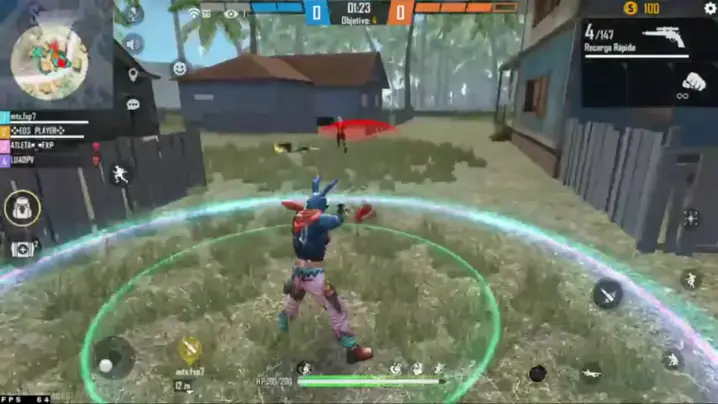
Task: Toggle the microphone icon
Action: point(133,15)
